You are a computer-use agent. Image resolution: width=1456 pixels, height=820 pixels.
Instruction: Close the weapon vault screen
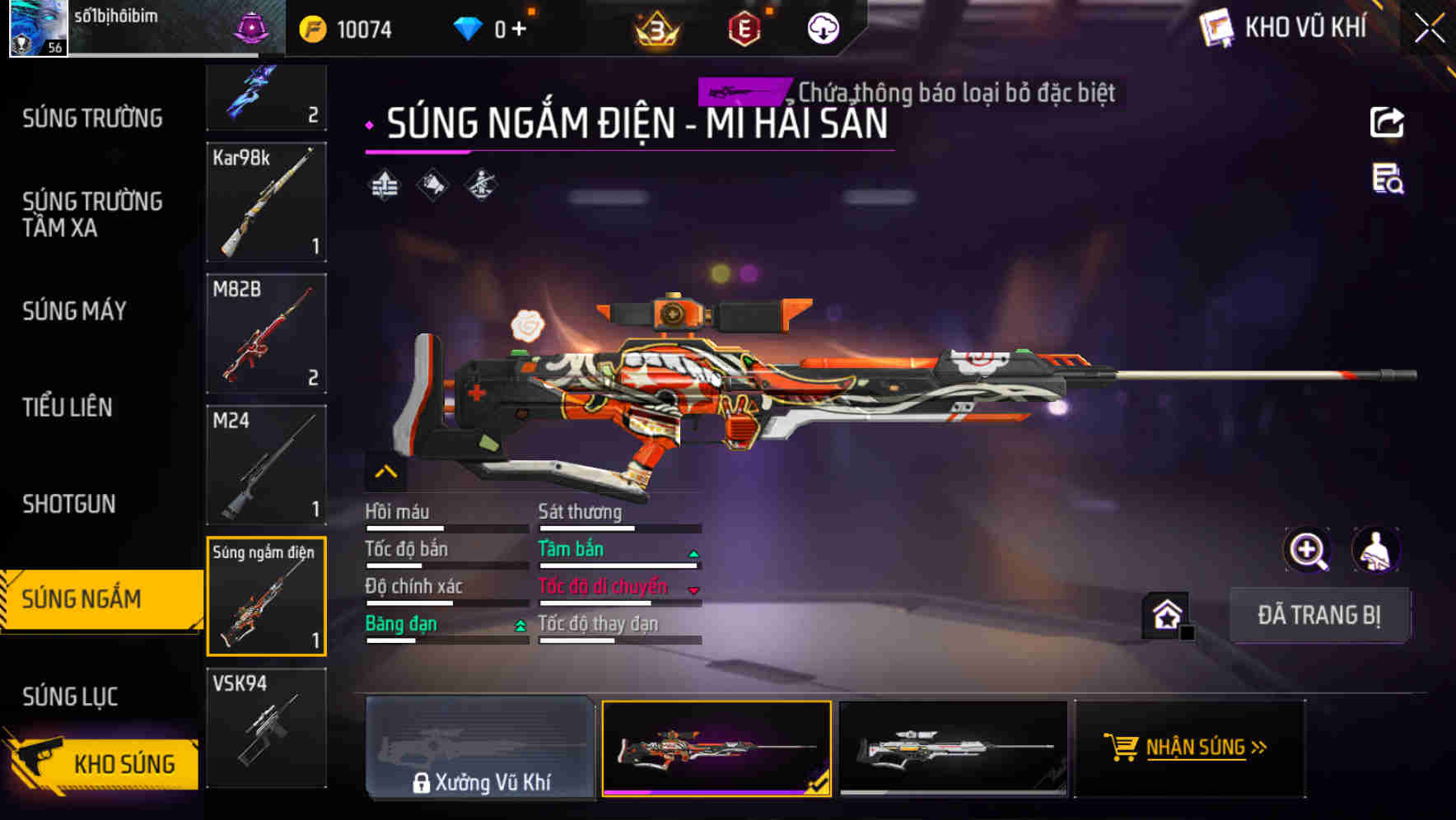(x=1430, y=29)
